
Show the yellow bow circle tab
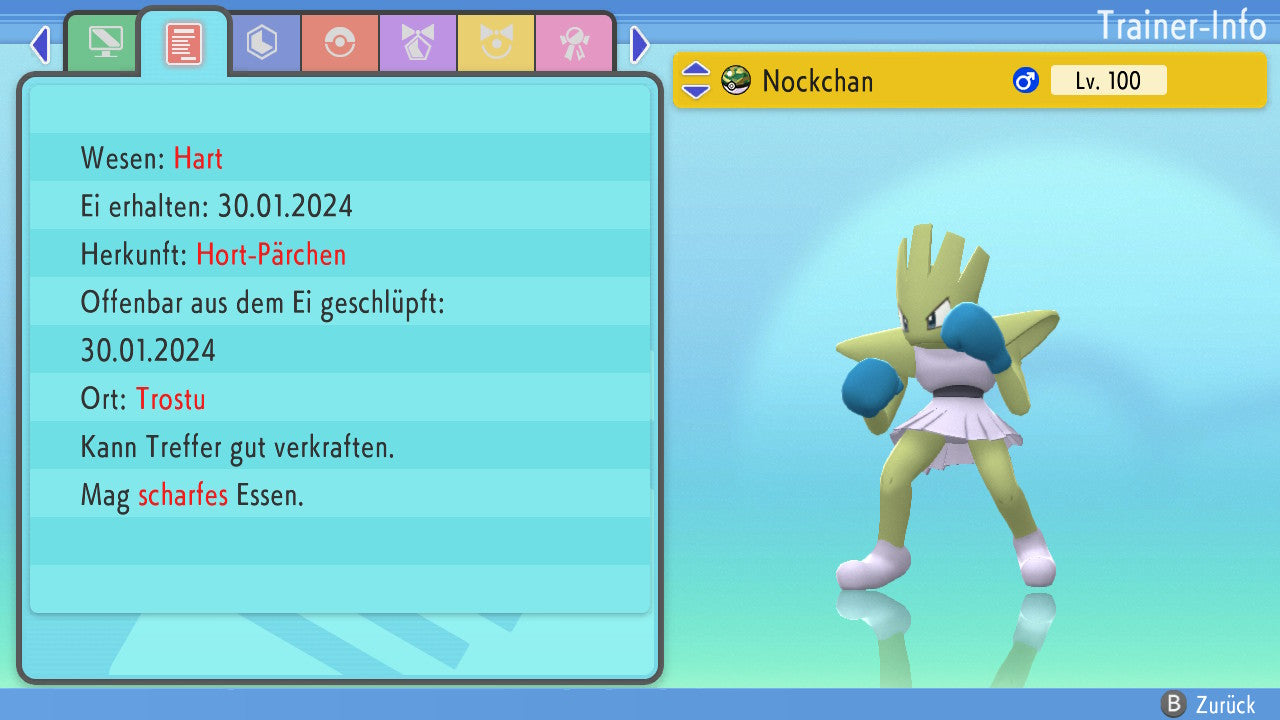(496, 43)
